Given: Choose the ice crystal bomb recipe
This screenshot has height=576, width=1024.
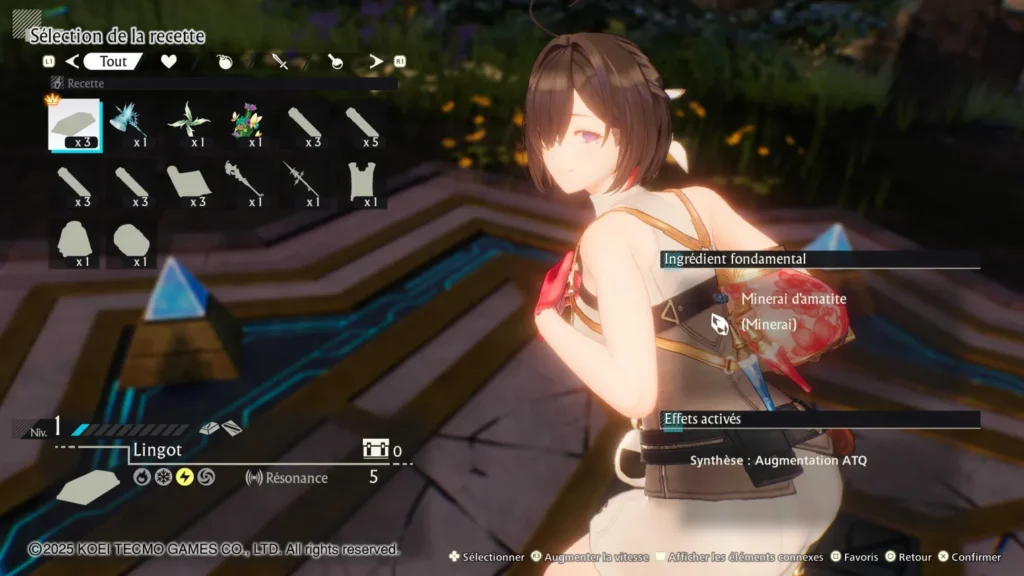Looking at the screenshot, I should point(131,123).
